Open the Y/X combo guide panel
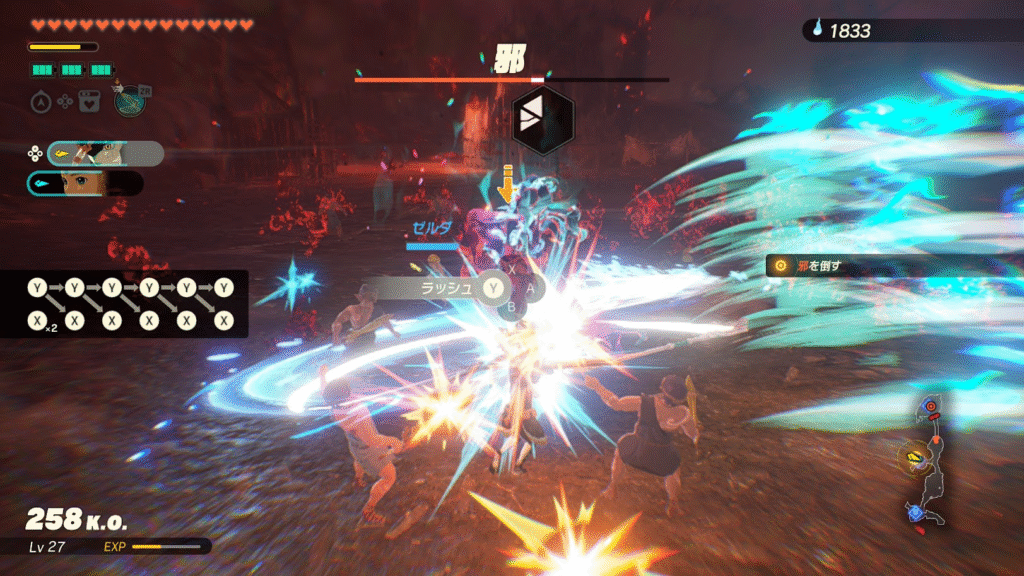1024x576 pixels. [124, 304]
